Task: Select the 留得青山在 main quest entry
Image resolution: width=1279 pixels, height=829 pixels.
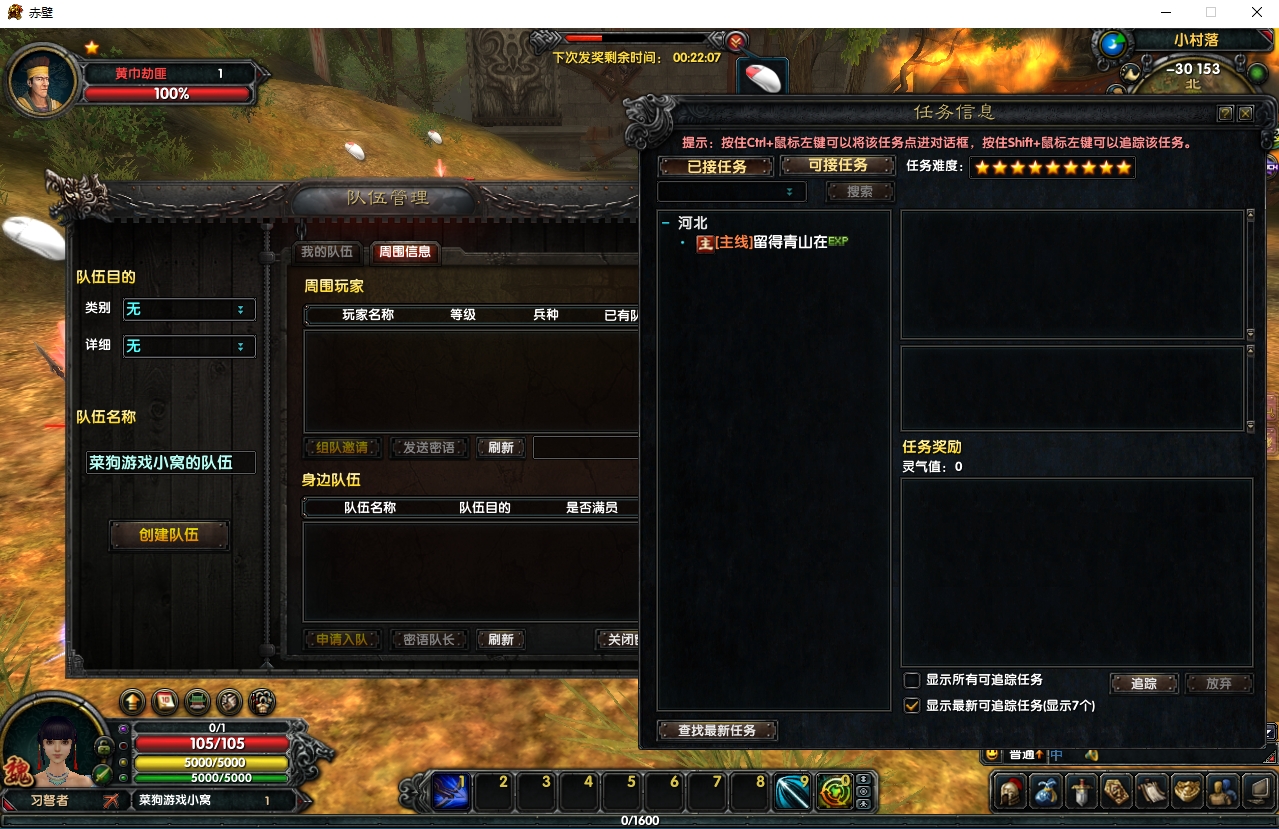Action: pos(772,242)
